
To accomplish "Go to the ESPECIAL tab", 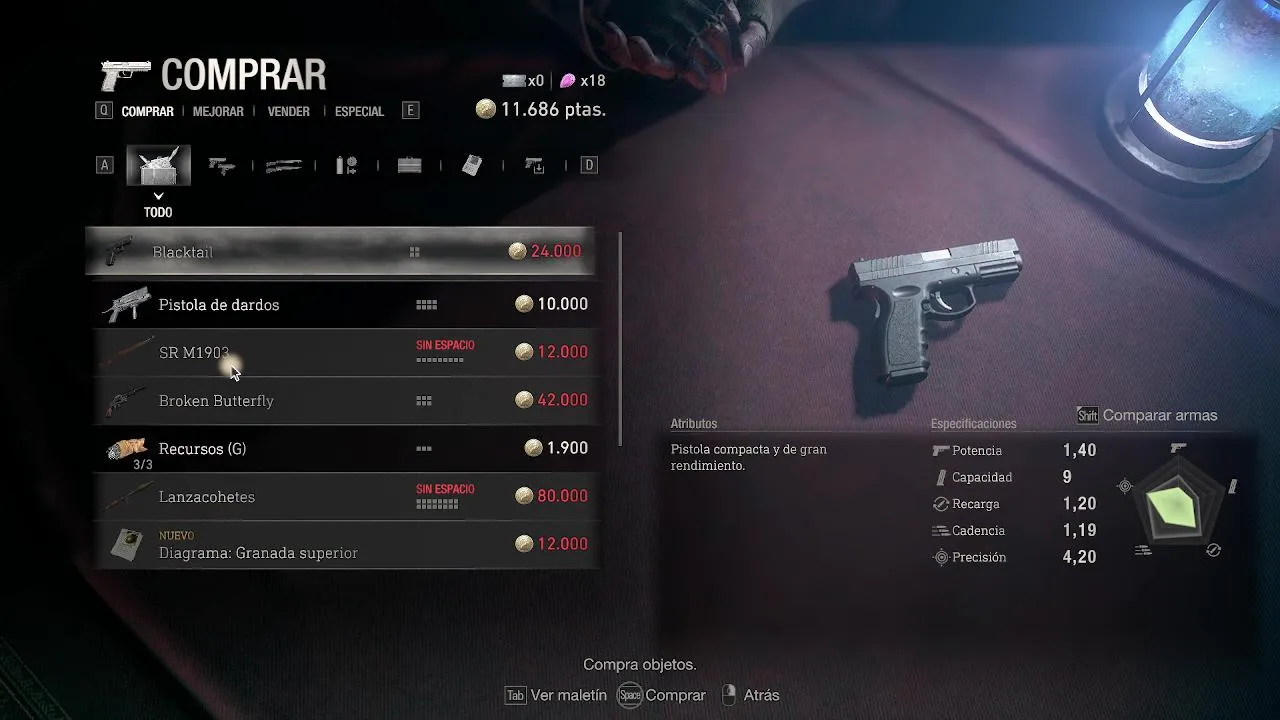I will 359,112.
